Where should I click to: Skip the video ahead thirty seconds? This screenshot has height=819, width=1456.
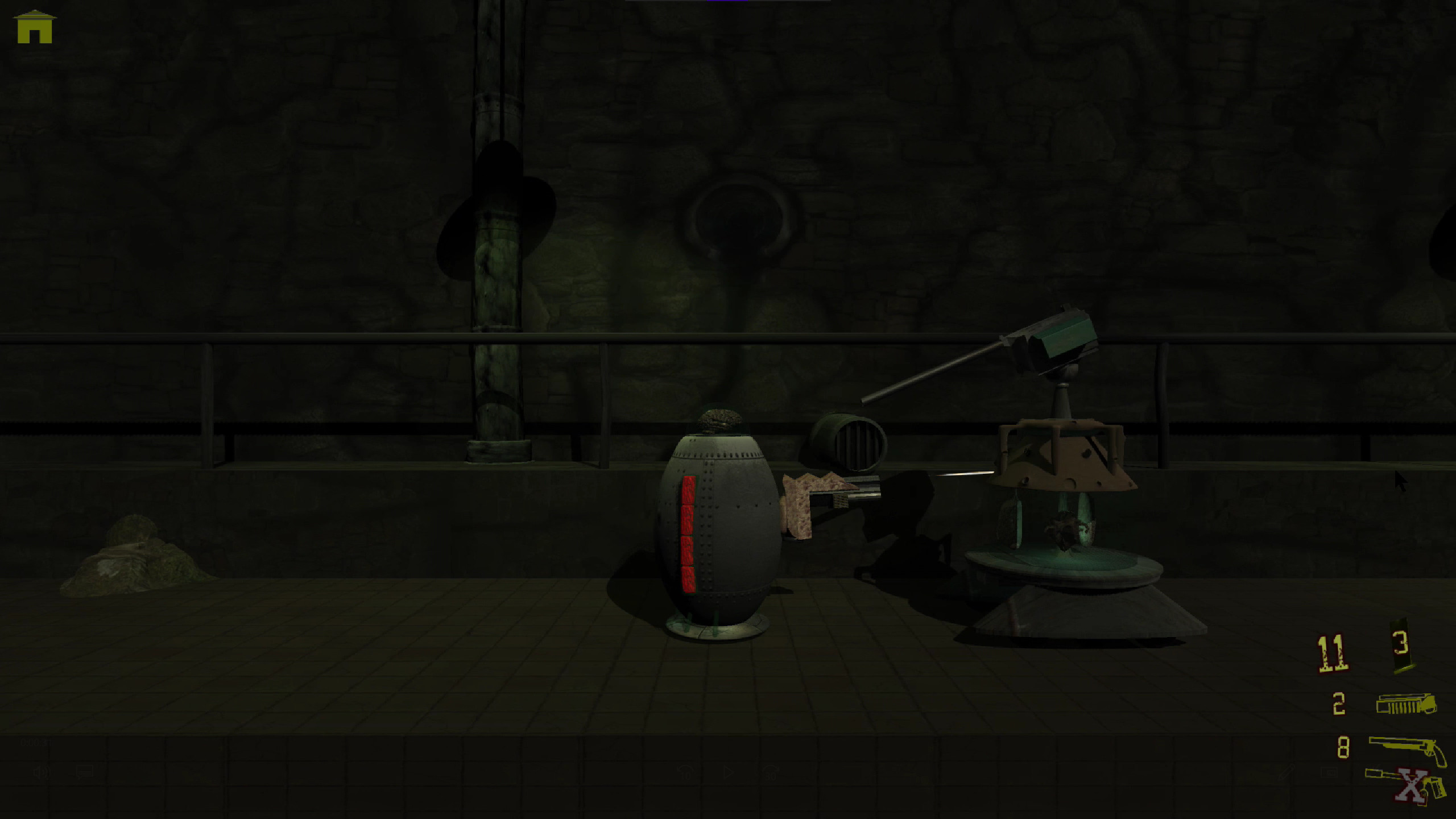tap(771, 771)
